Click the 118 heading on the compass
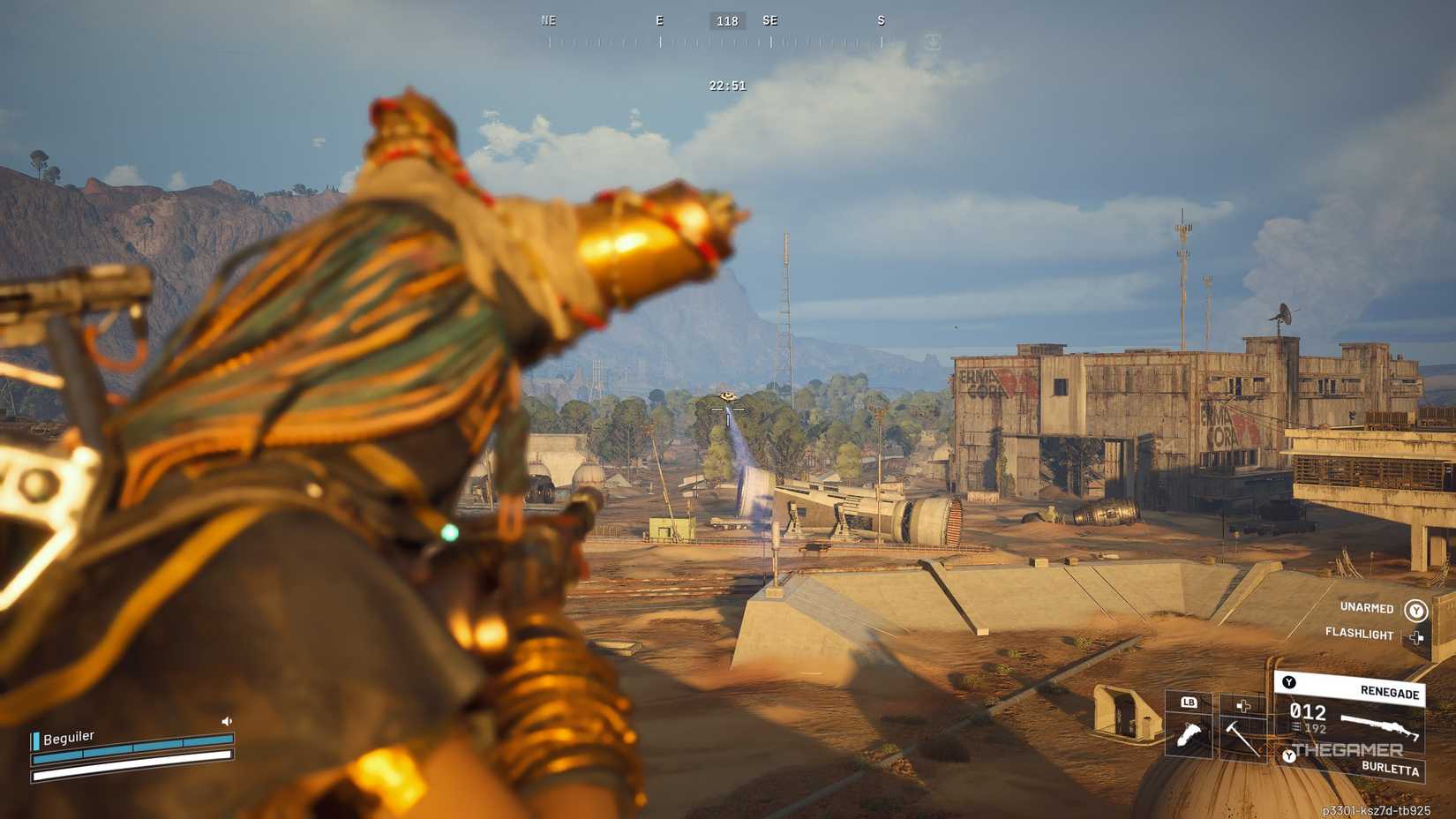The height and width of the screenshot is (819, 1456). pos(726,20)
